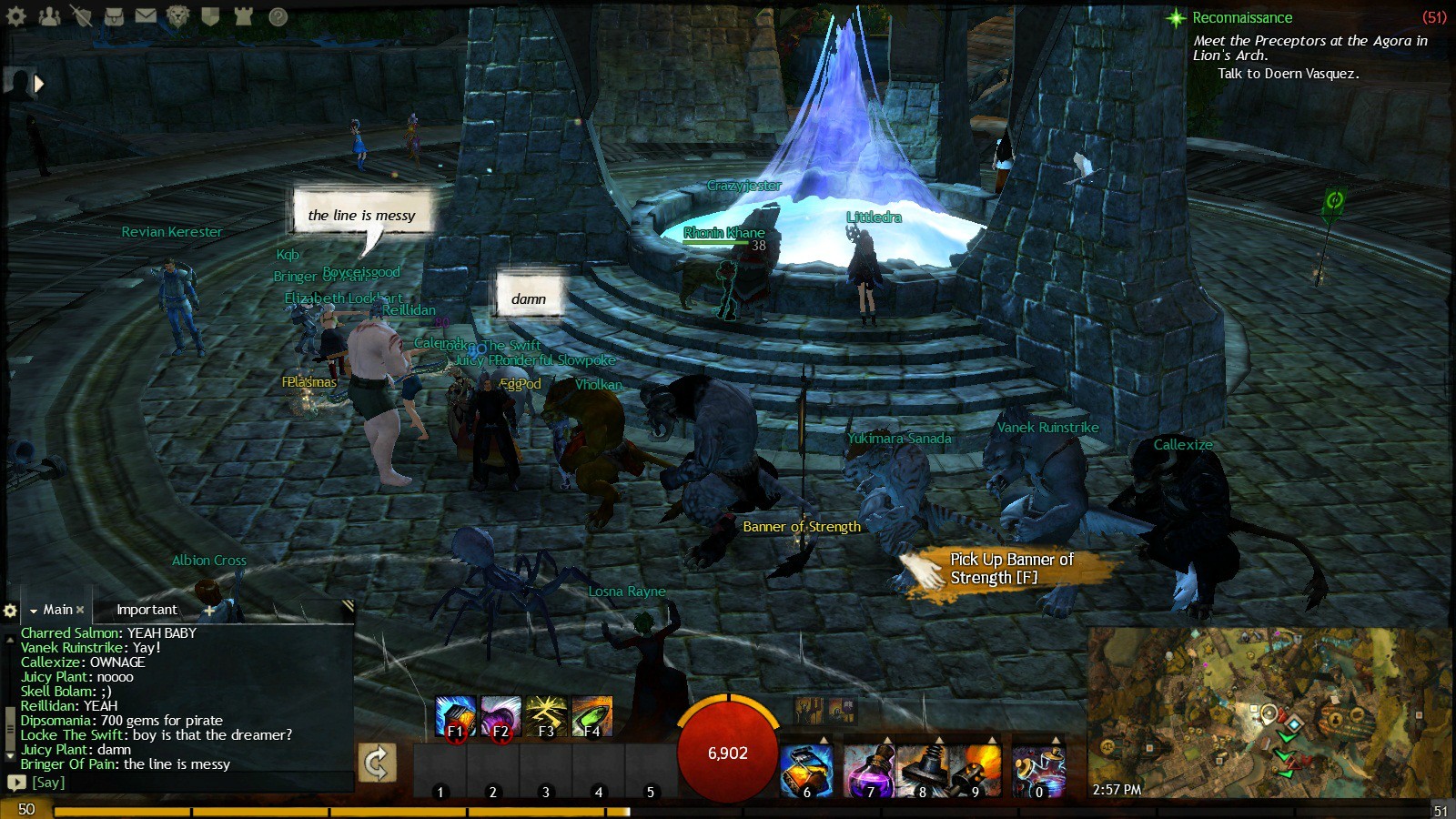Open the minimap
This screenshot has width=1456, height=819.
(x=1269, y=712)
